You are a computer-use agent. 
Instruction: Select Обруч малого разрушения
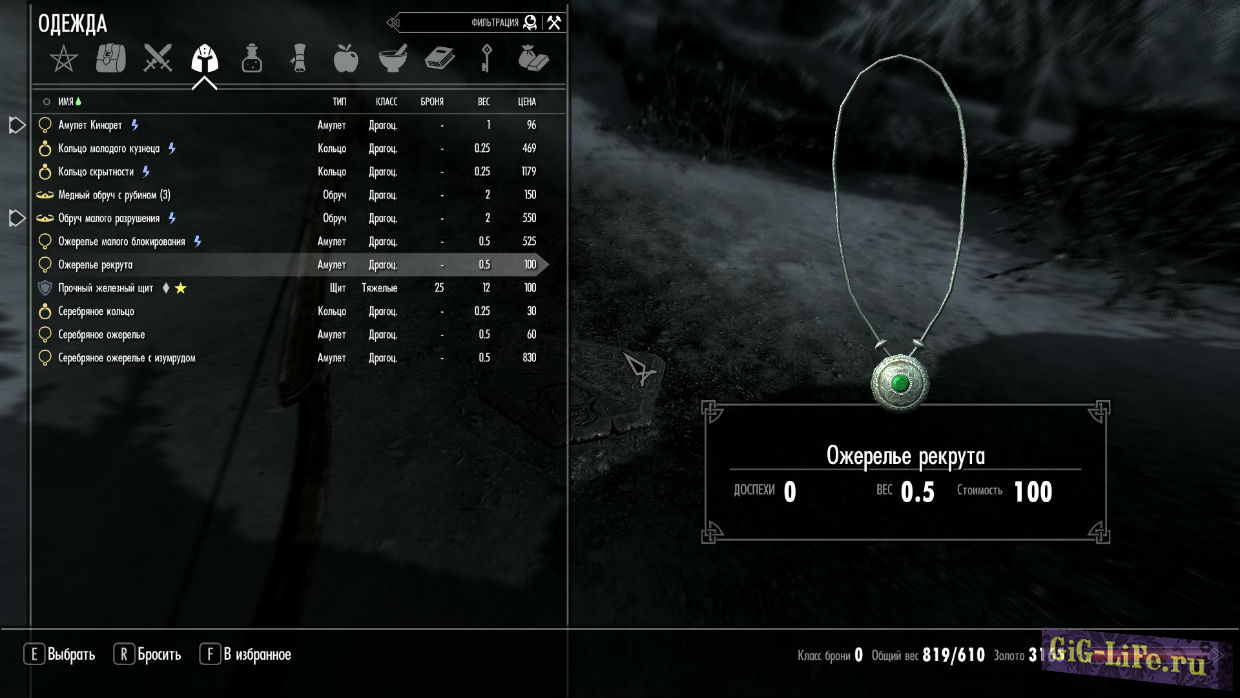click(x=110, y=218)
